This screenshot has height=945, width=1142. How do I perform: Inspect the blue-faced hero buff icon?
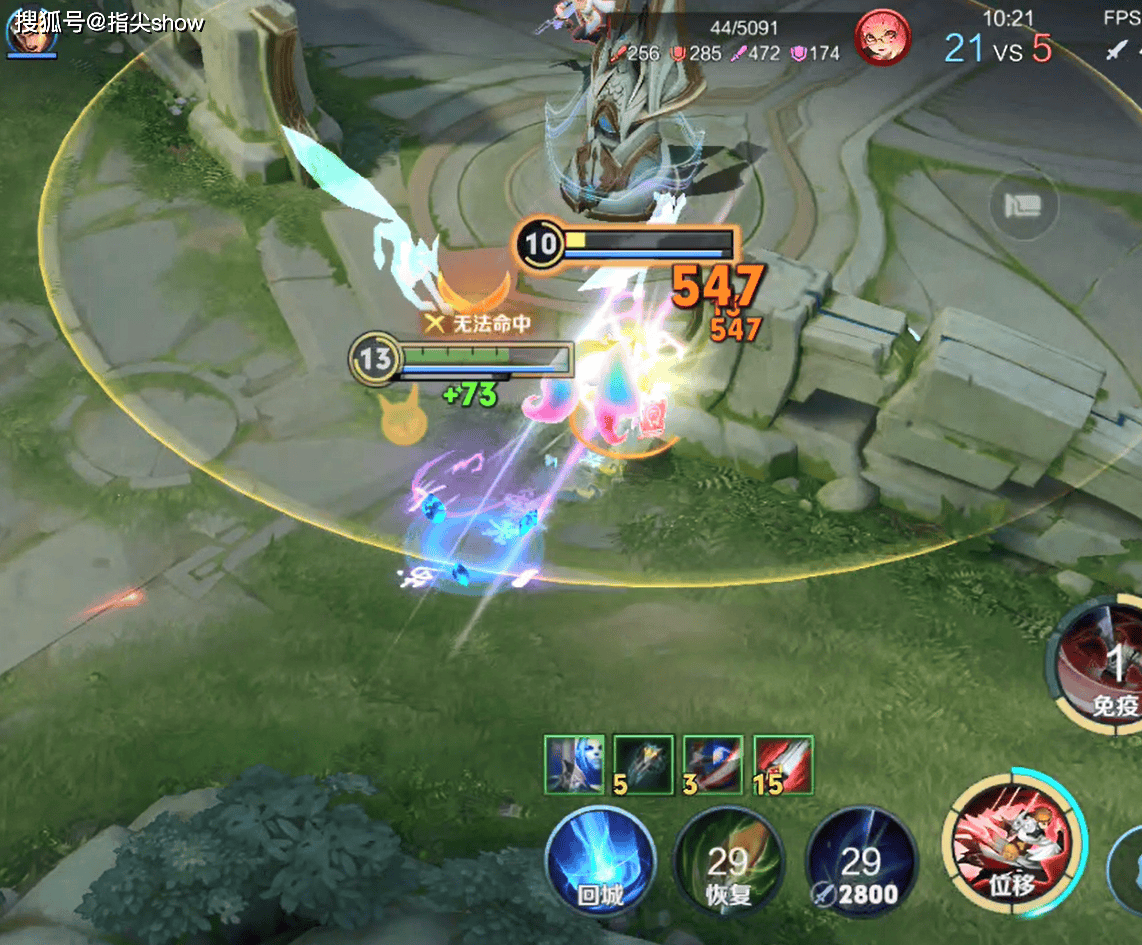click(574, 765)
